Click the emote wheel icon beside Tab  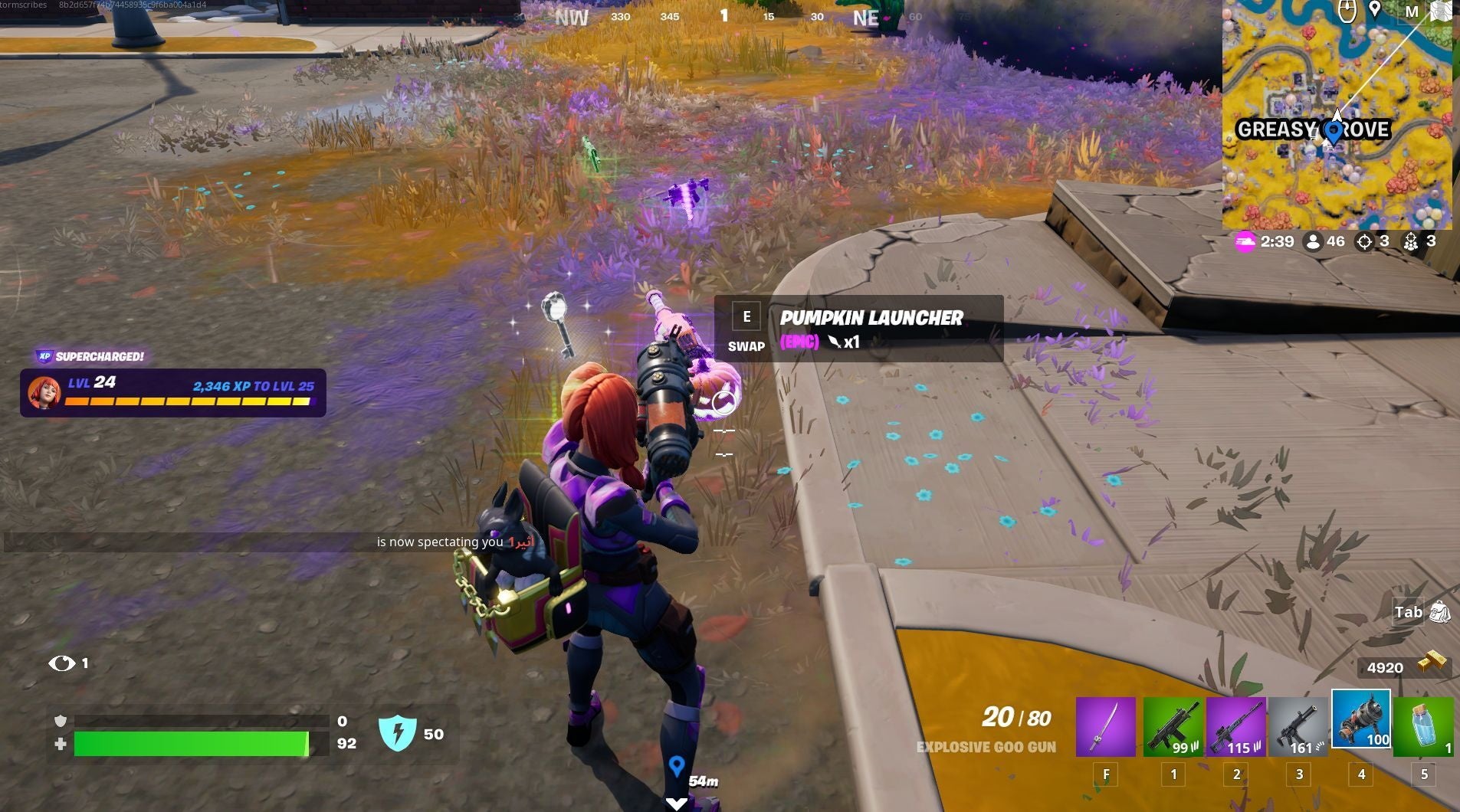click(1441, 612)
